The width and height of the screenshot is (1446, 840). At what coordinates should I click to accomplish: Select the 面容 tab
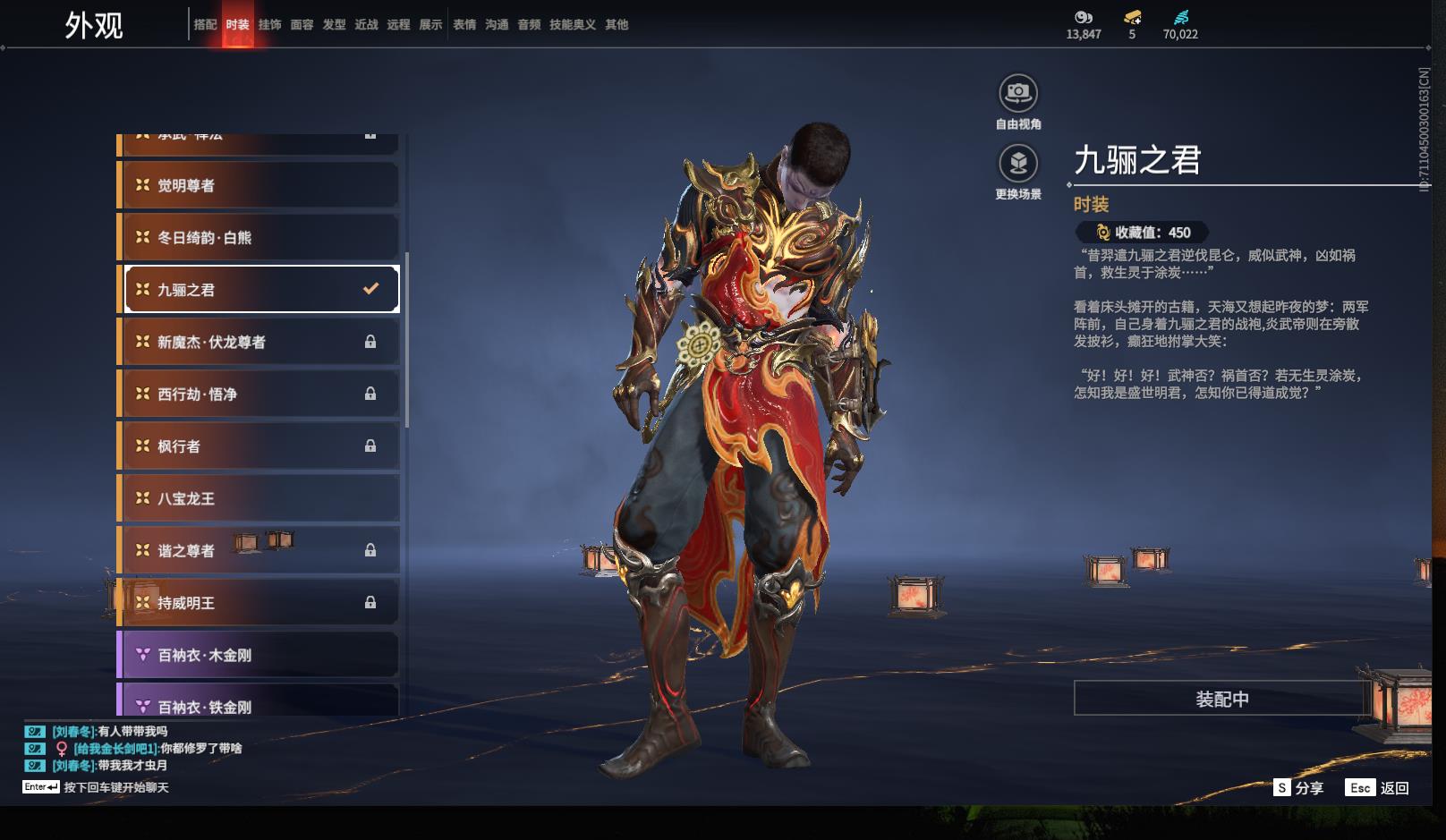pyautogui.click(x=302, y=25)
